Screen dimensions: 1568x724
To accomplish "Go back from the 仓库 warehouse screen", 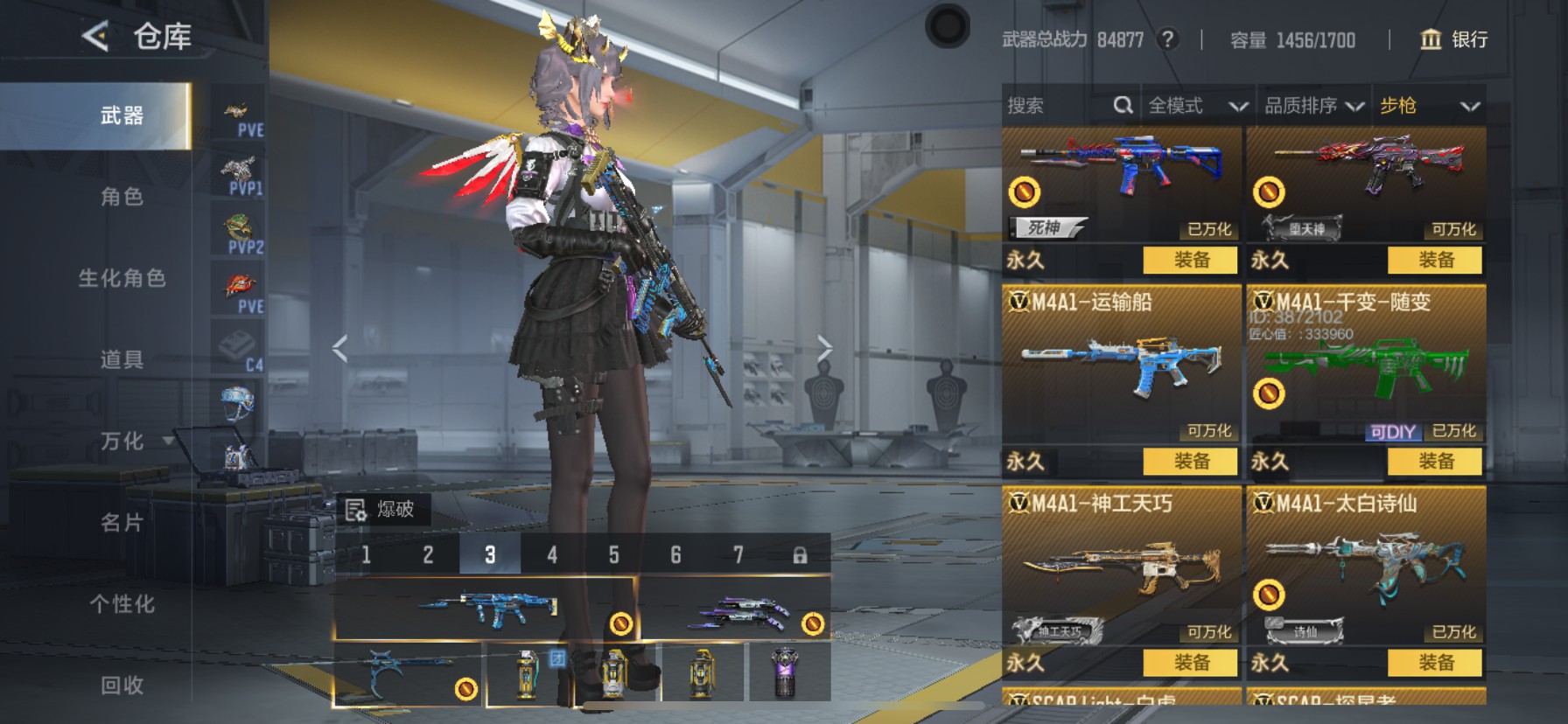I will pyautogui.click(x=95, y=37).
